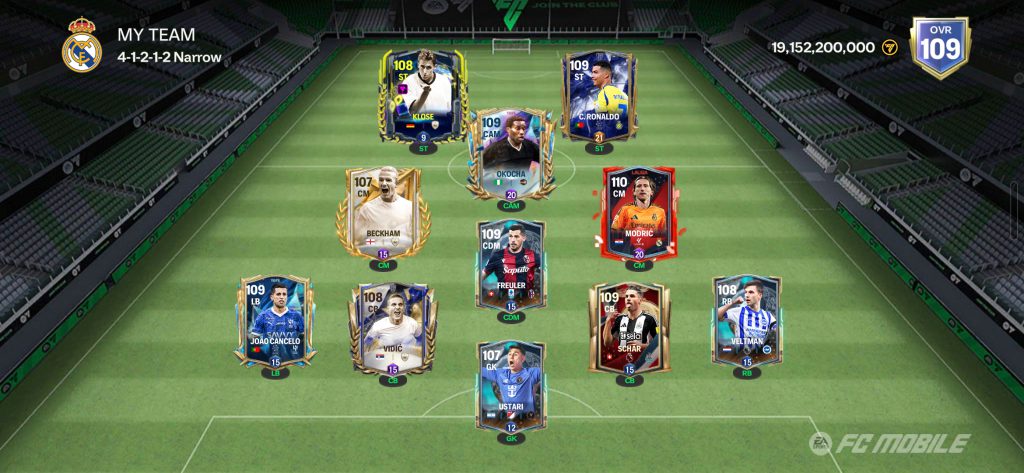Select the Ustari goalkeeper card
Viewport: 1024px width, 473px height.
[511, 386]
